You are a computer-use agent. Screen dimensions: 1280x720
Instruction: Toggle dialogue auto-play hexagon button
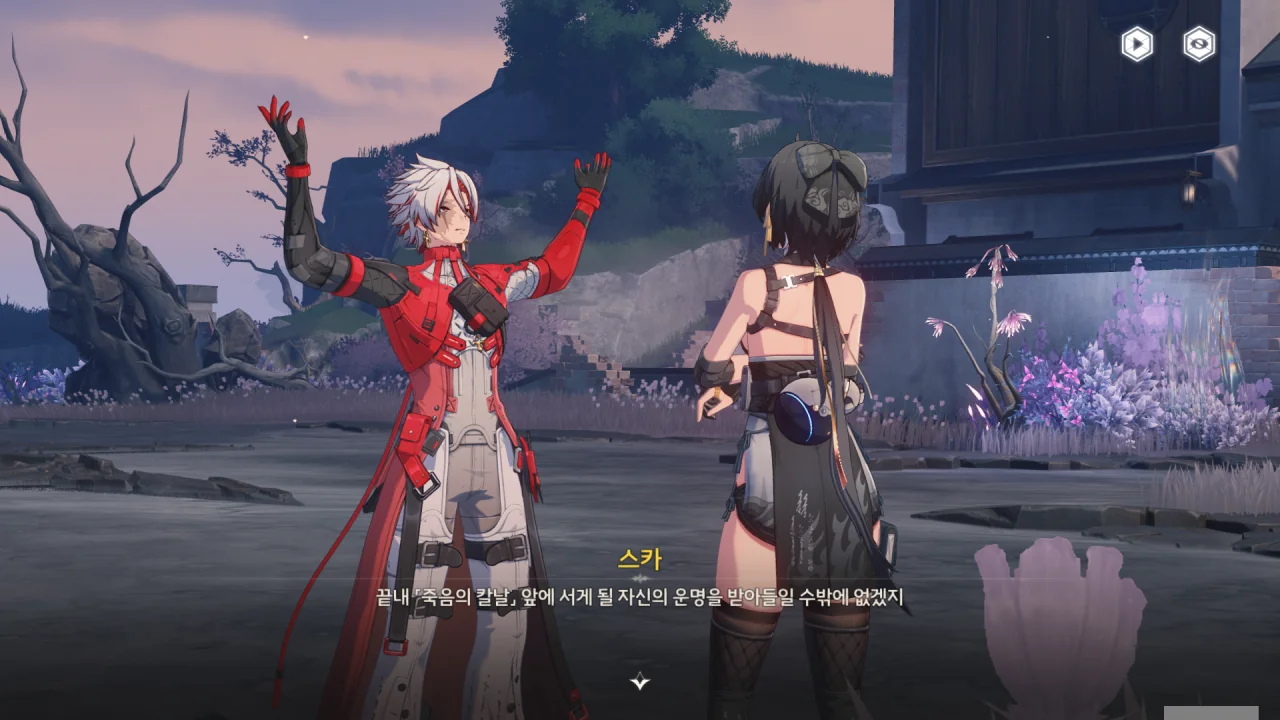click(x=1137, y=44)
